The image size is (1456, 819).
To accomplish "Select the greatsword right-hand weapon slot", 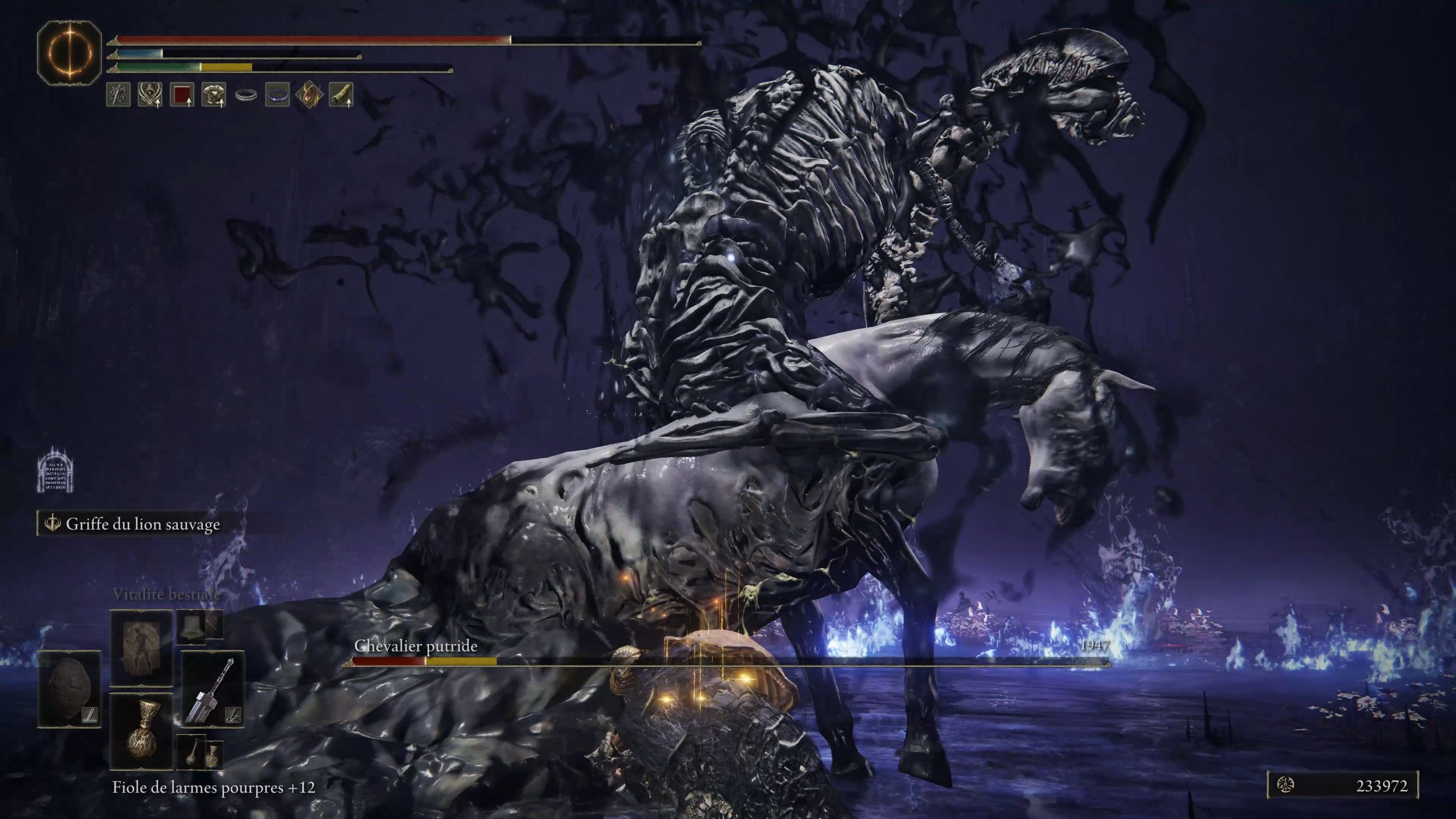I will [212, 689].
